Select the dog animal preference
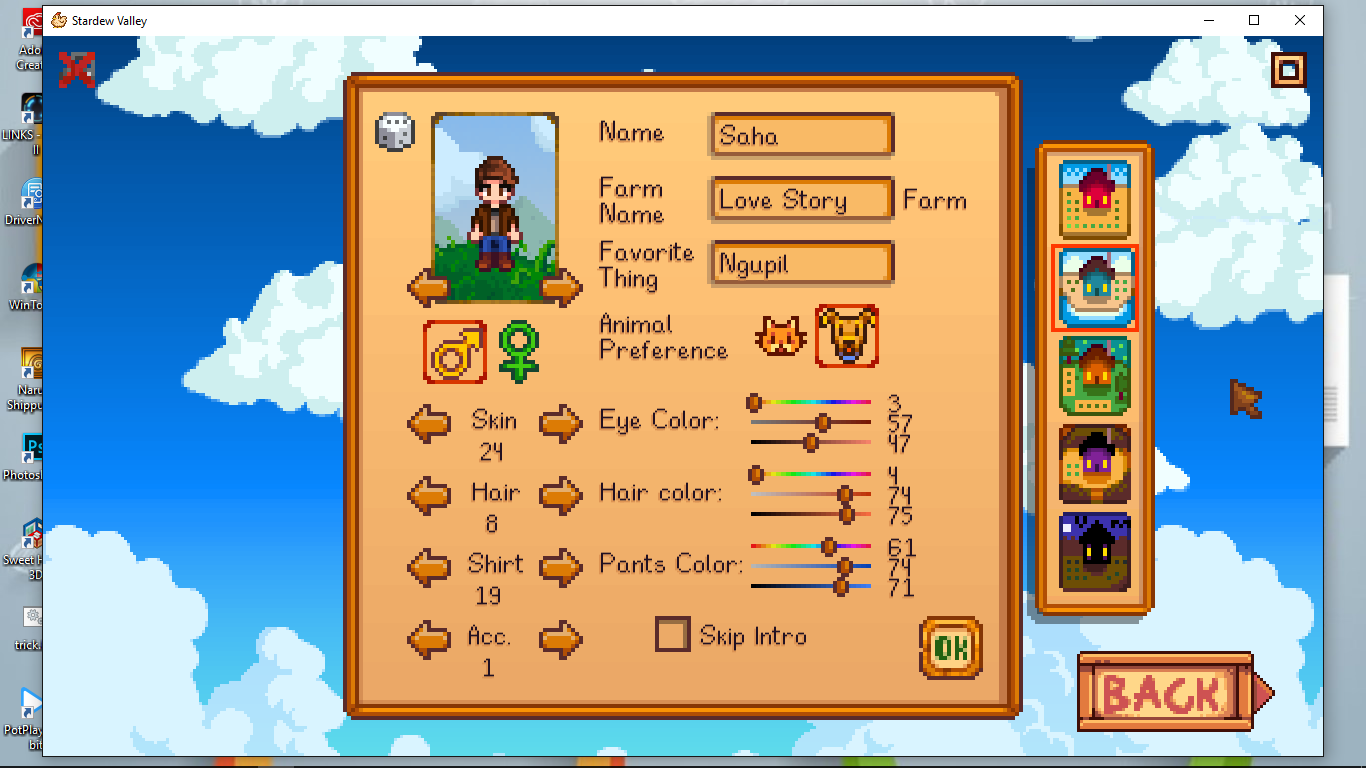1366x768 pixels. click(847, 337)
